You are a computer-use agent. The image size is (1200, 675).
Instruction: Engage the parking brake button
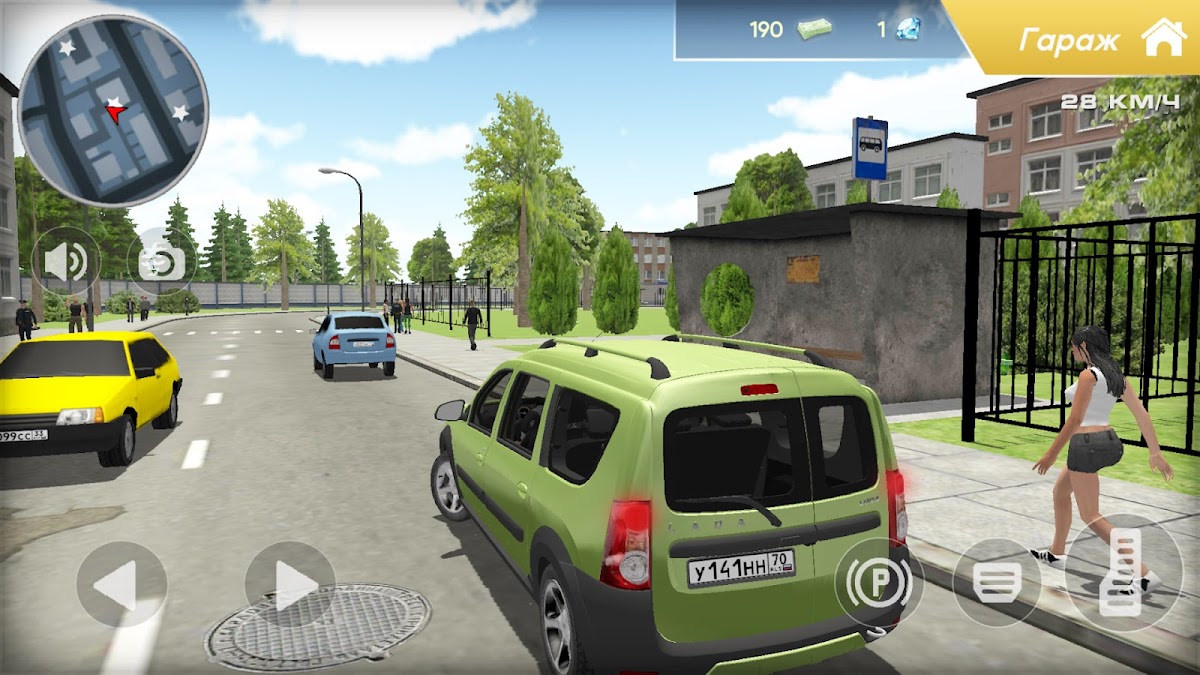pos(879,583)
